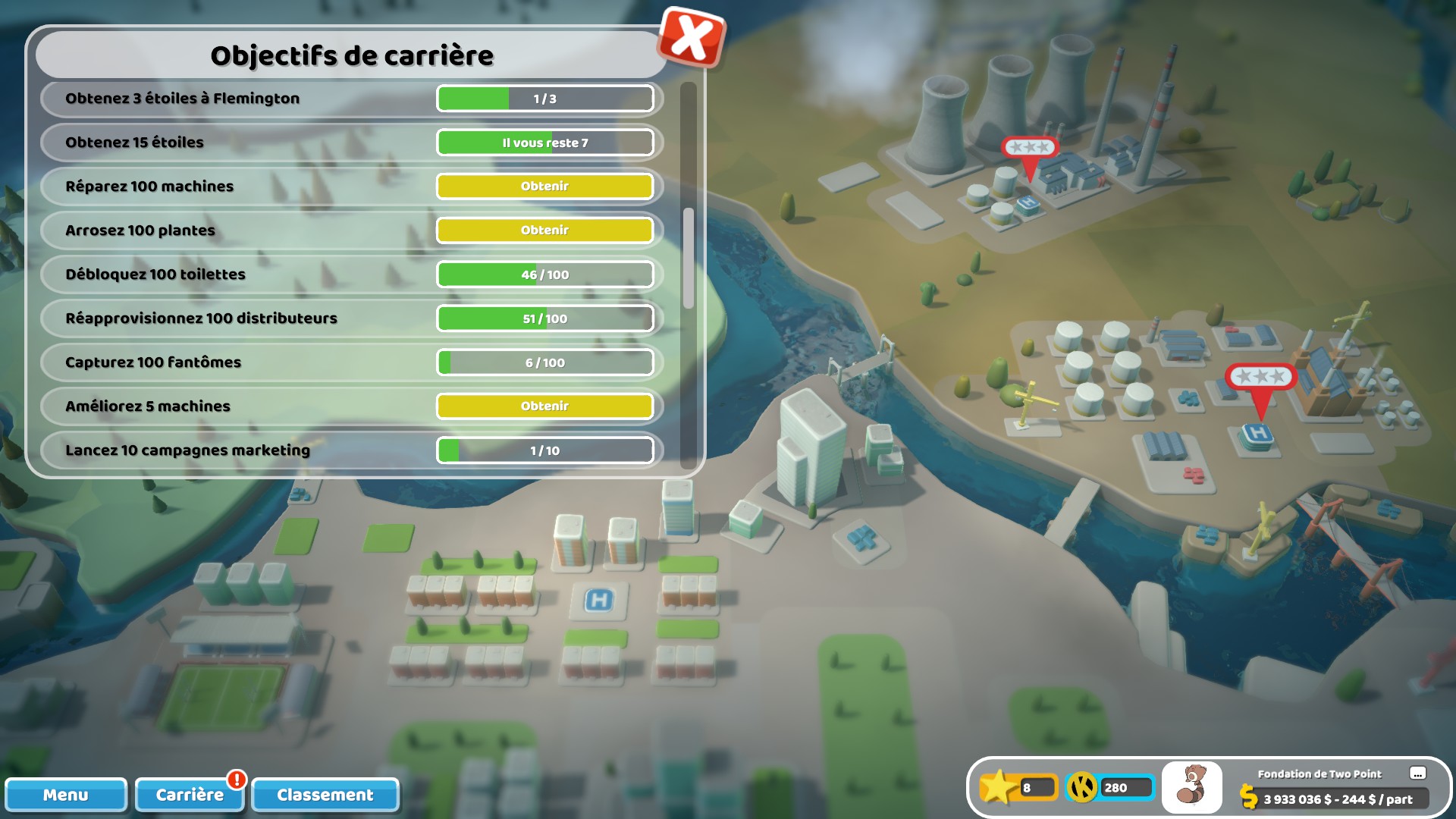Collect the 'Arrosez 100 plantes' Obtenir reward

[545, 230]
